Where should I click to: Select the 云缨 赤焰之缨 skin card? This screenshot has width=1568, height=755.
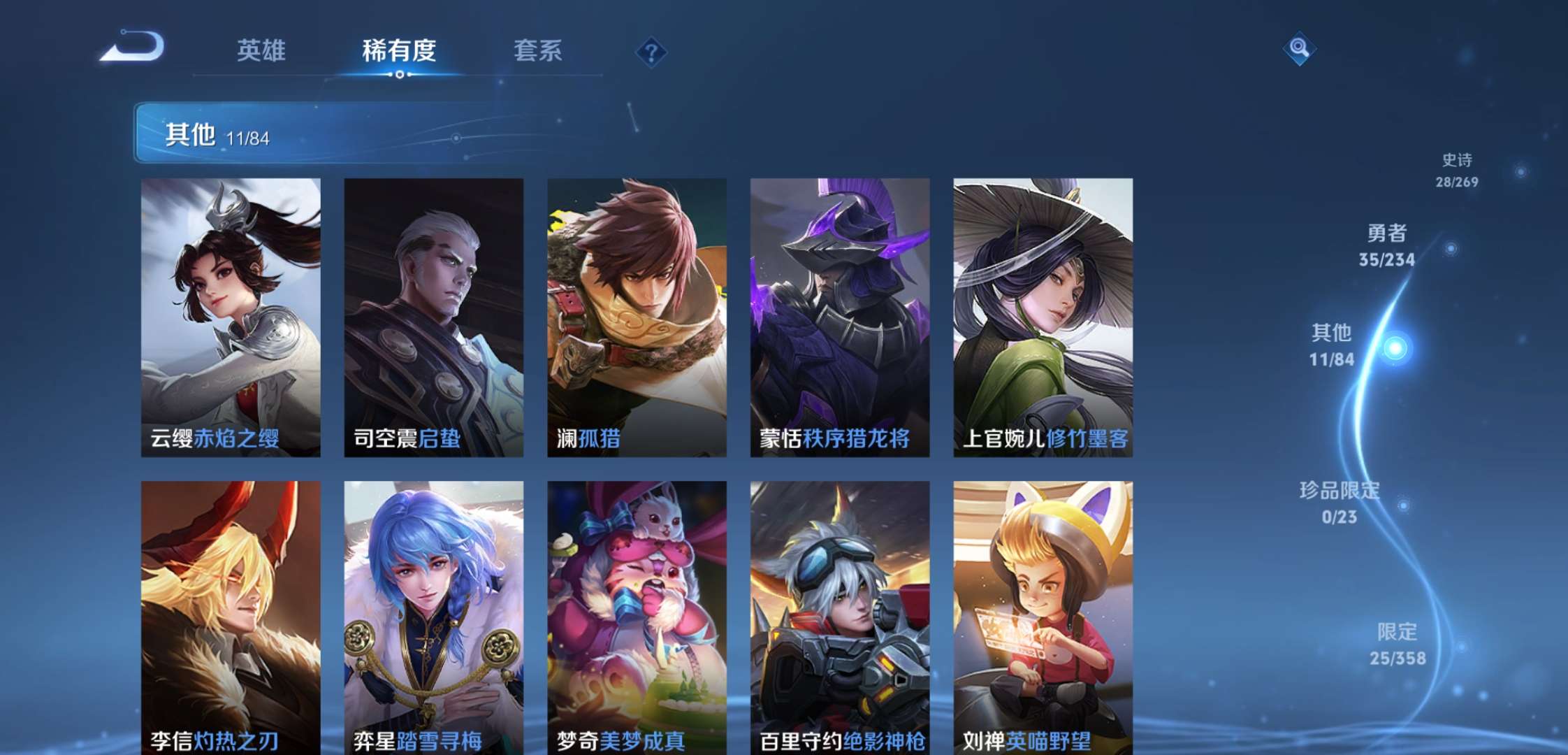231,317
